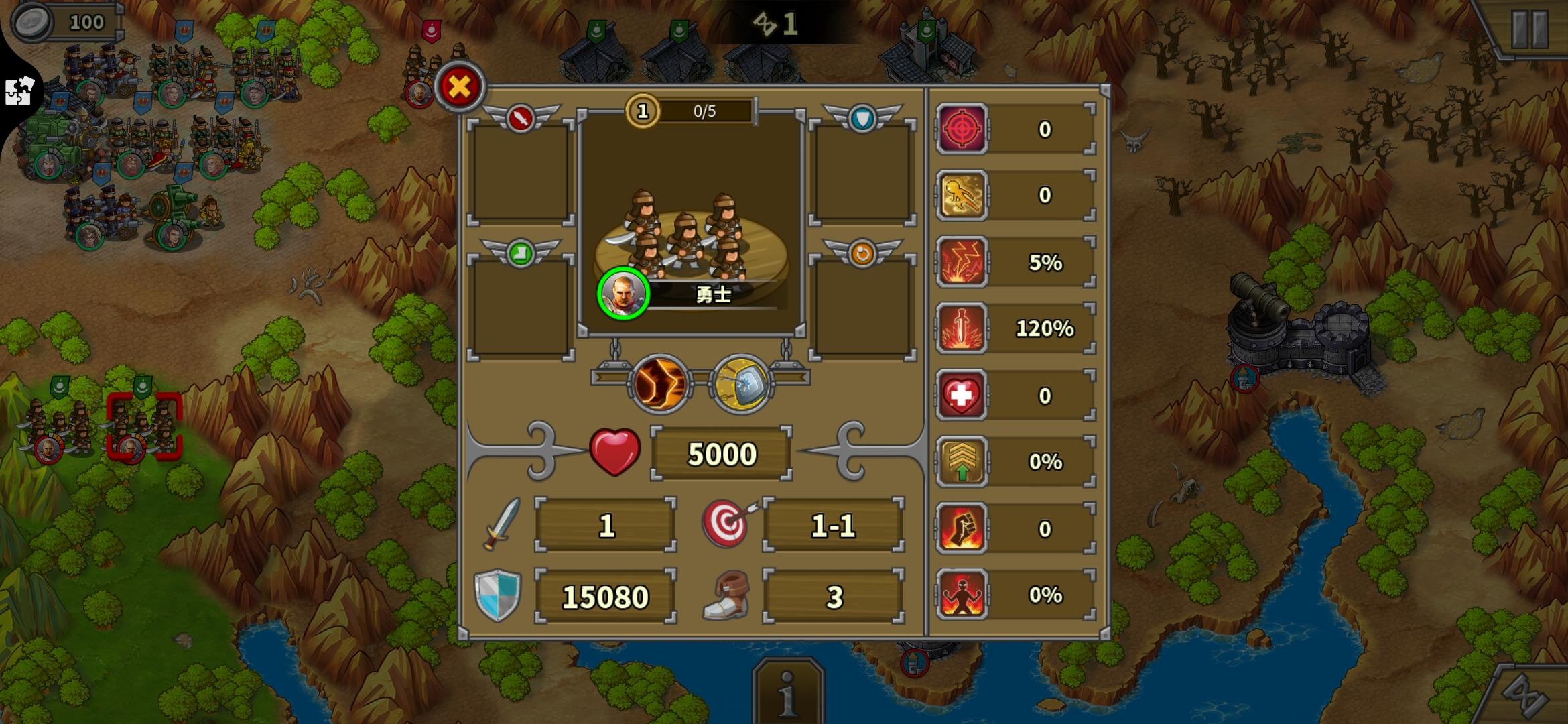Image resolution: width=1568 pixels, height=724 pixels.
Task: Click the 120% critical damage sword icon
Action: pyautogui.click(x=962, y=329)
